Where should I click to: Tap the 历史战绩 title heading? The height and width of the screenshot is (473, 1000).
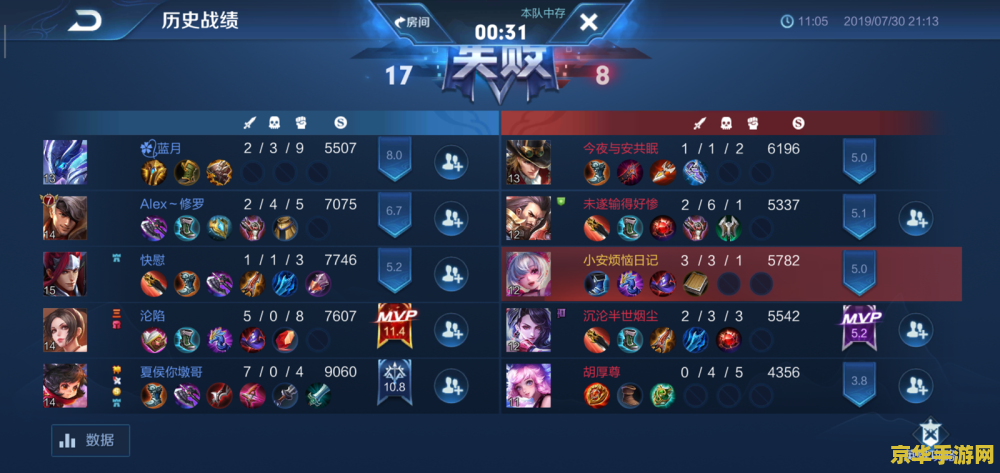[200, 21]
